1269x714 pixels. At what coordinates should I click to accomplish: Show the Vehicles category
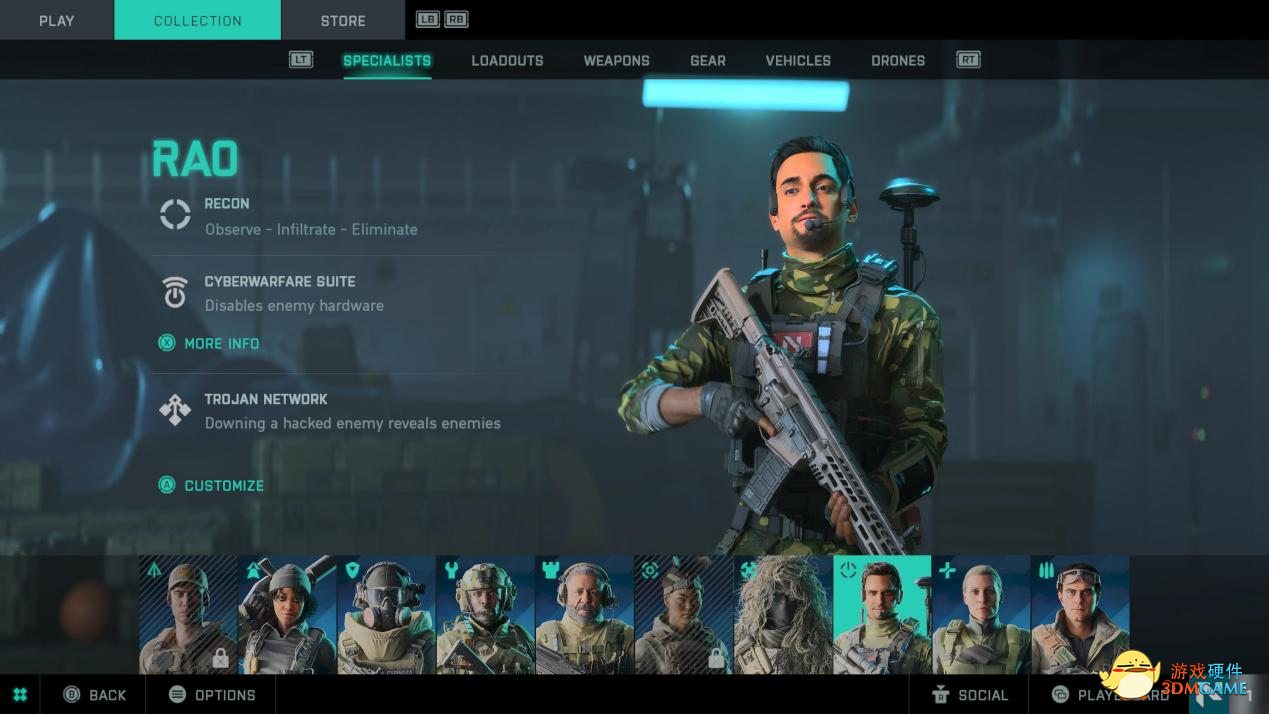(x=797, y=61)
